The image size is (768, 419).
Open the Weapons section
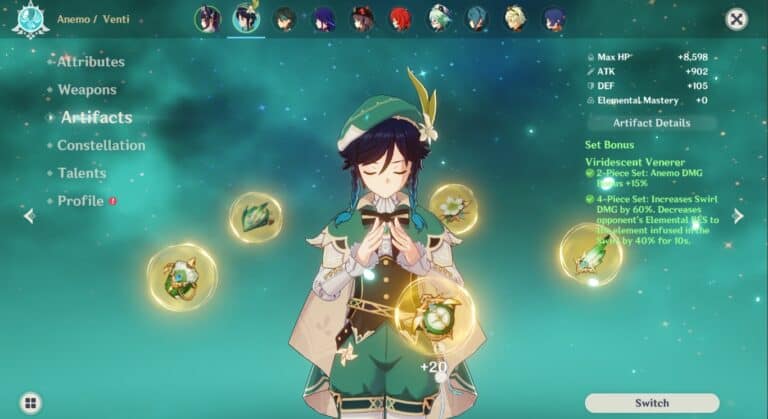click(x=87, y=90)
